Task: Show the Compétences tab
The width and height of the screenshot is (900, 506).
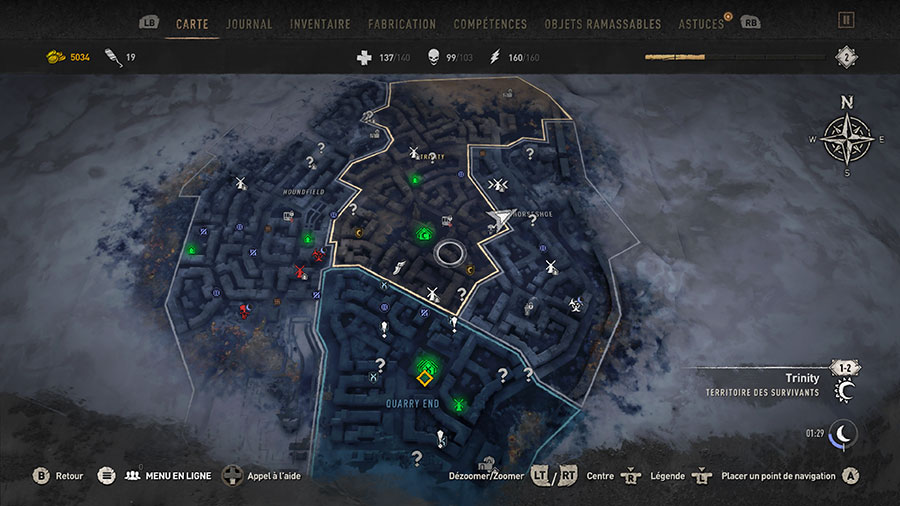Action: click(x=490, y=23)
